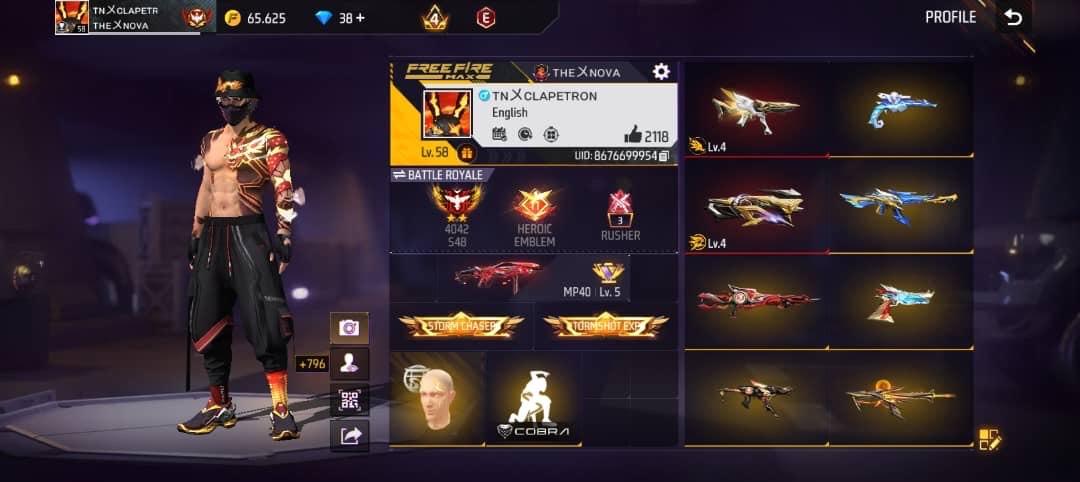
Task: Copy the player UID number
Action: 664,156
